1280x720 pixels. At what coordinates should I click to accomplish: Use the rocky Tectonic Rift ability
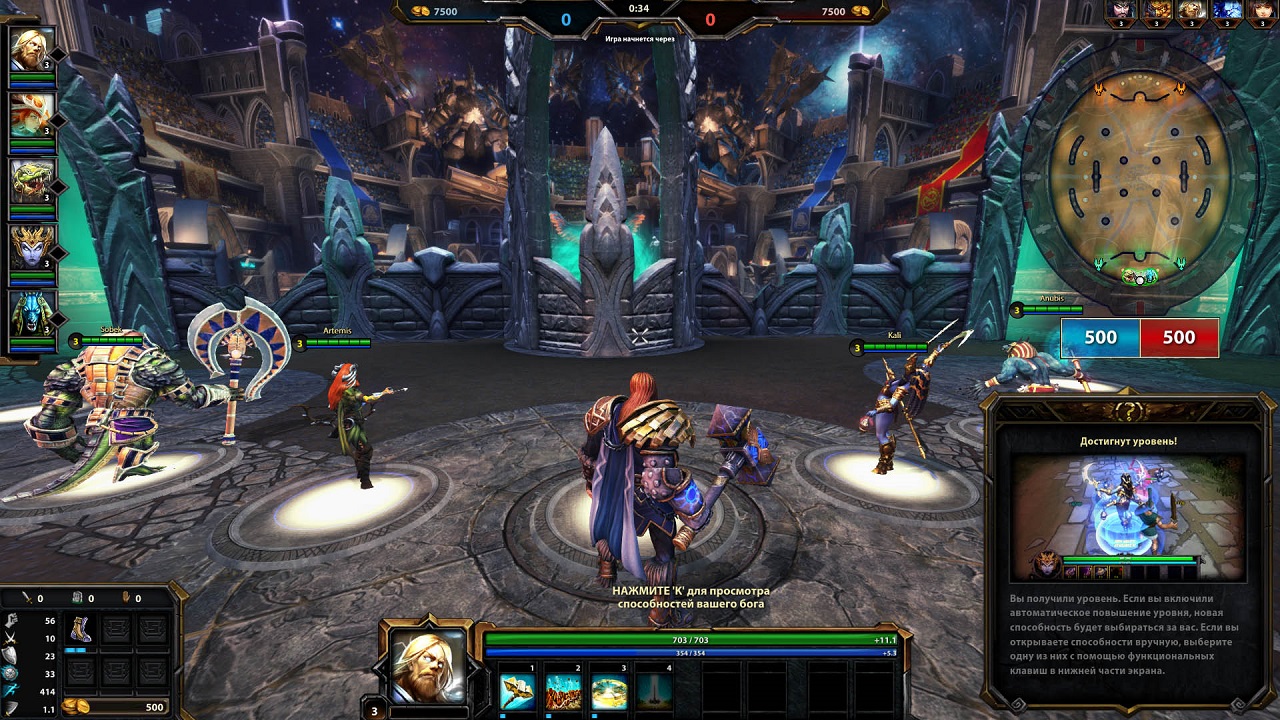pyautogui.click(x=563, y=691)
